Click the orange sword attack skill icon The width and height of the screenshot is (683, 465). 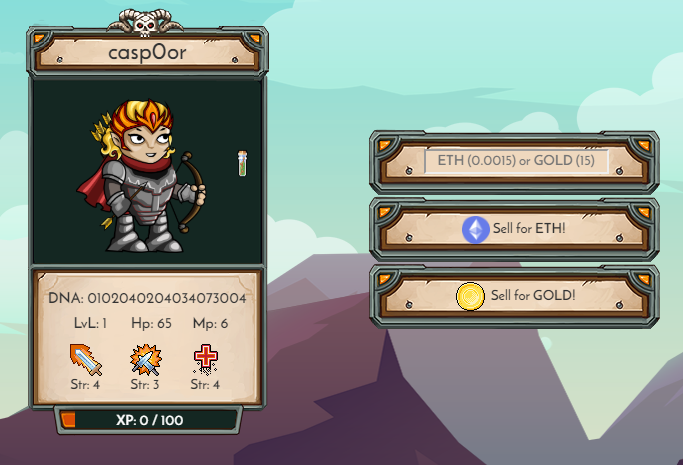pos(86,359)
